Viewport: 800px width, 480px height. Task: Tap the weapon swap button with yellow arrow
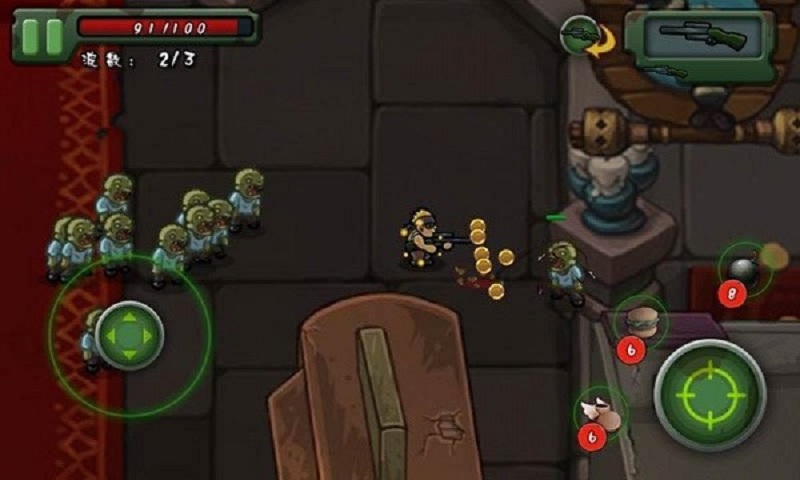point(581,37)
